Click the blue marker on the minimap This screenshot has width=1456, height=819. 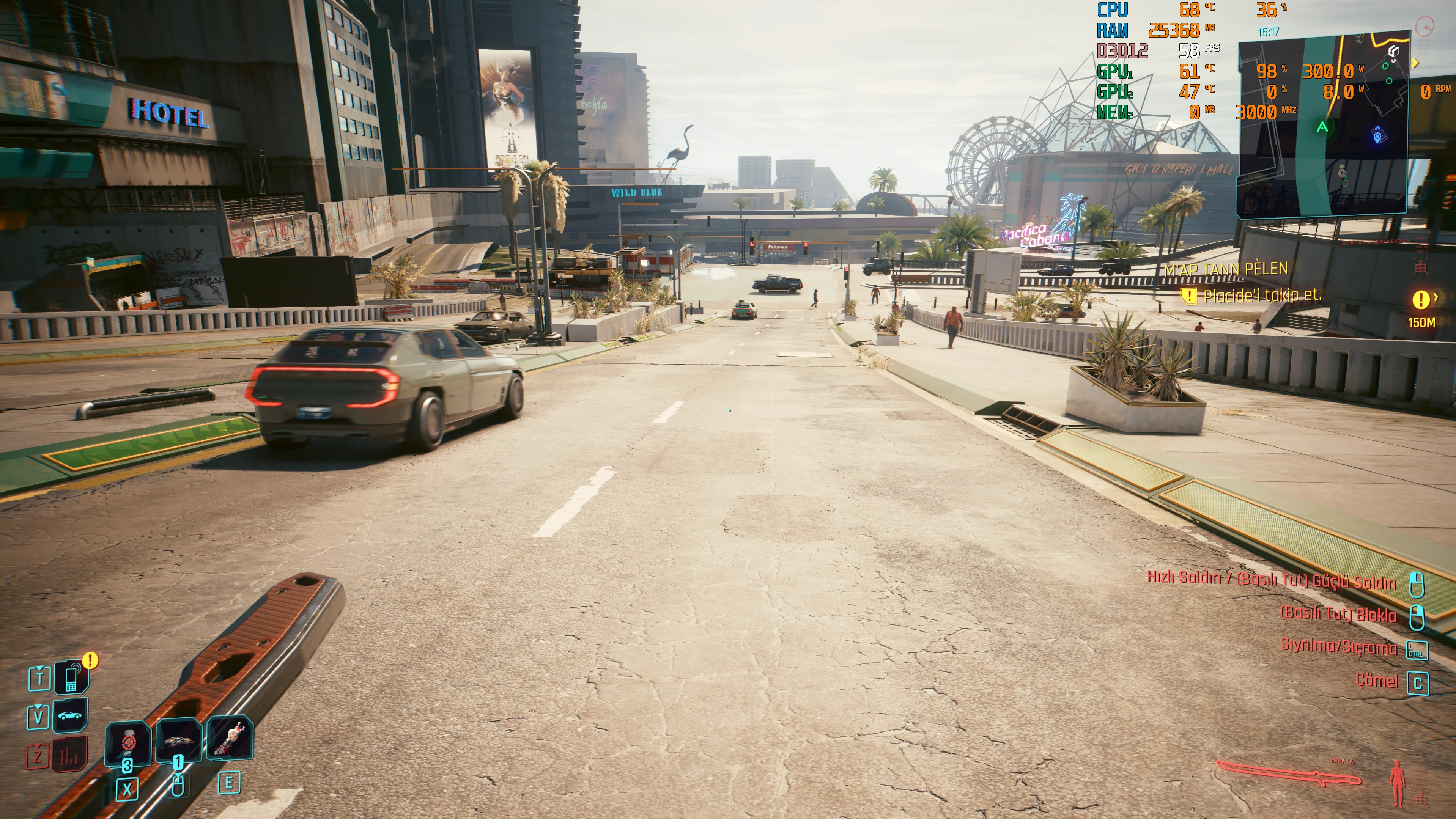(1379, 136)
